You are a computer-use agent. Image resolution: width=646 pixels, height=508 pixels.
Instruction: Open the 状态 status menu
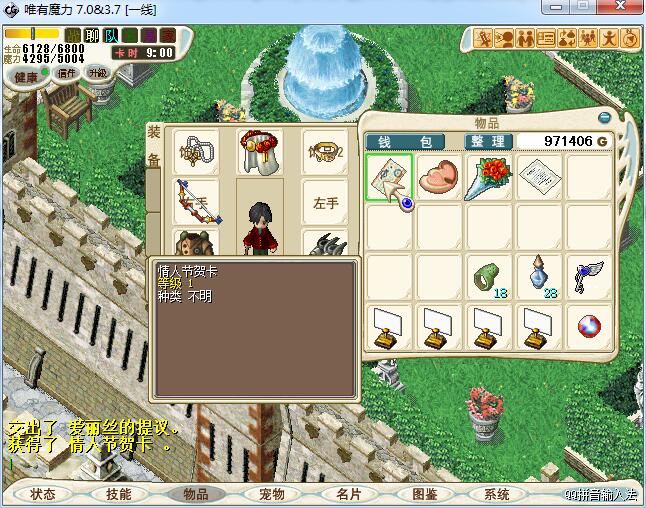tap(43, 494)
